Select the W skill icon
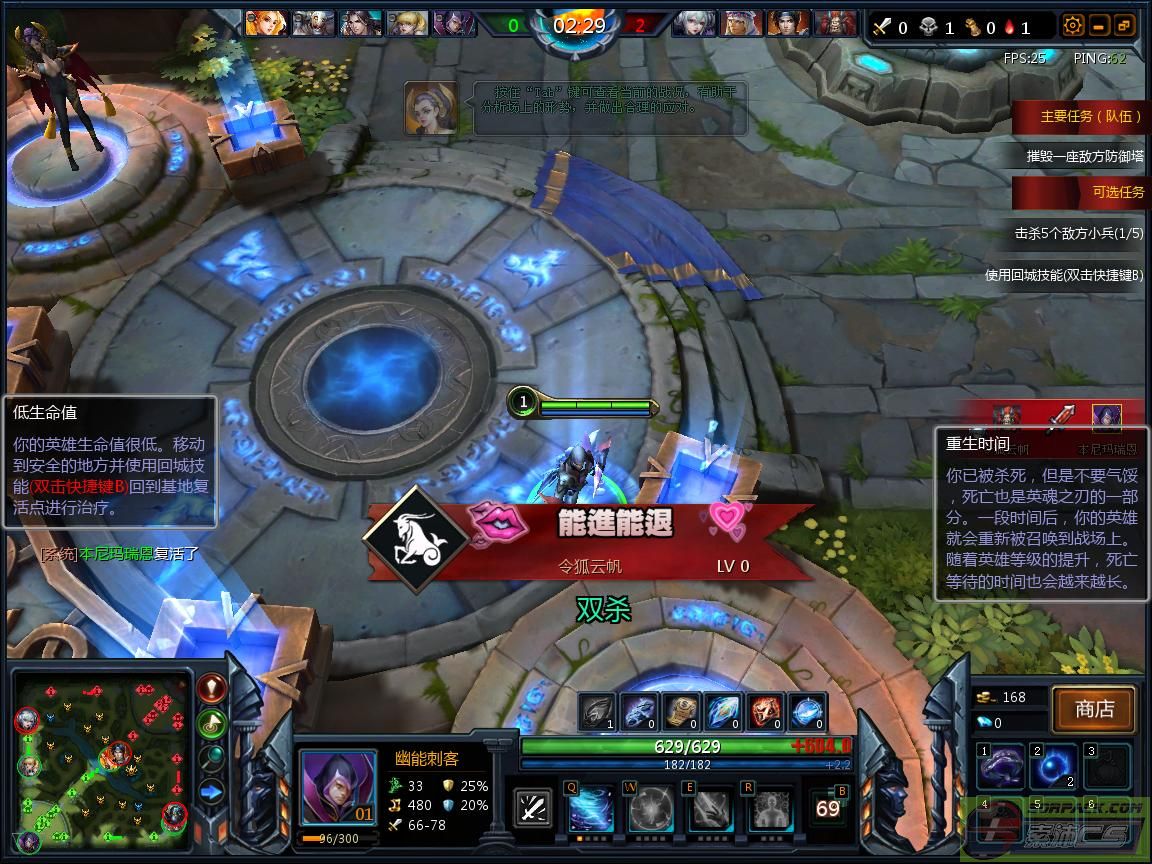 (650, 808)
